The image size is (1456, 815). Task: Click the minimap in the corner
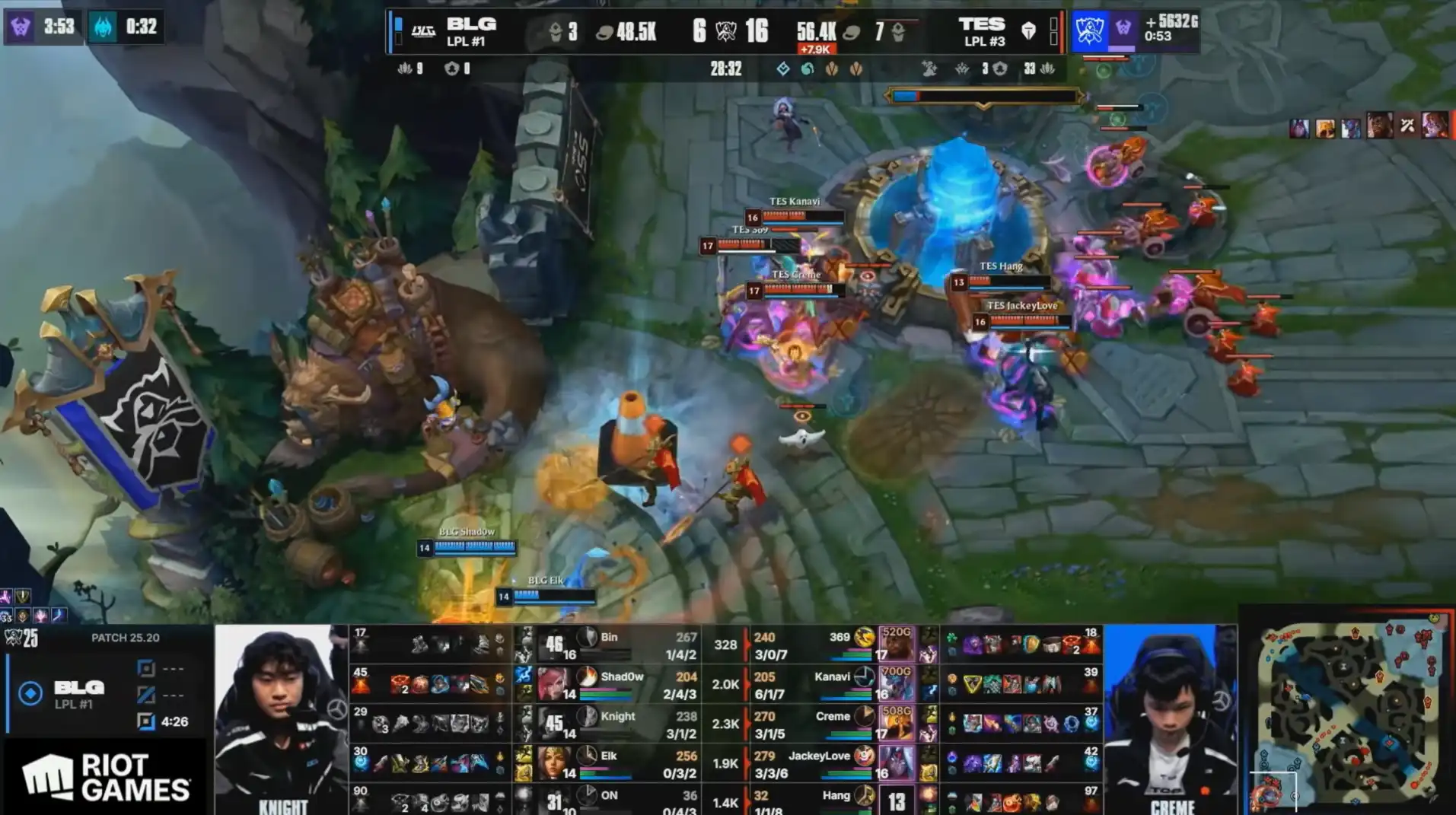click(x=1347, y=712)
